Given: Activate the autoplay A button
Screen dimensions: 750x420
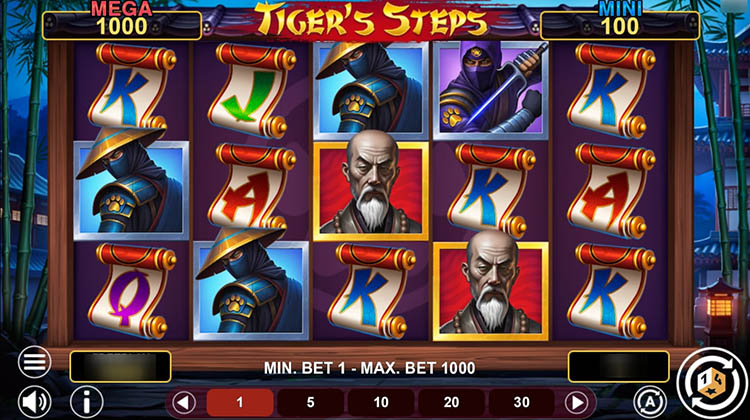Looking at the screenshot, I should [645, 402].
